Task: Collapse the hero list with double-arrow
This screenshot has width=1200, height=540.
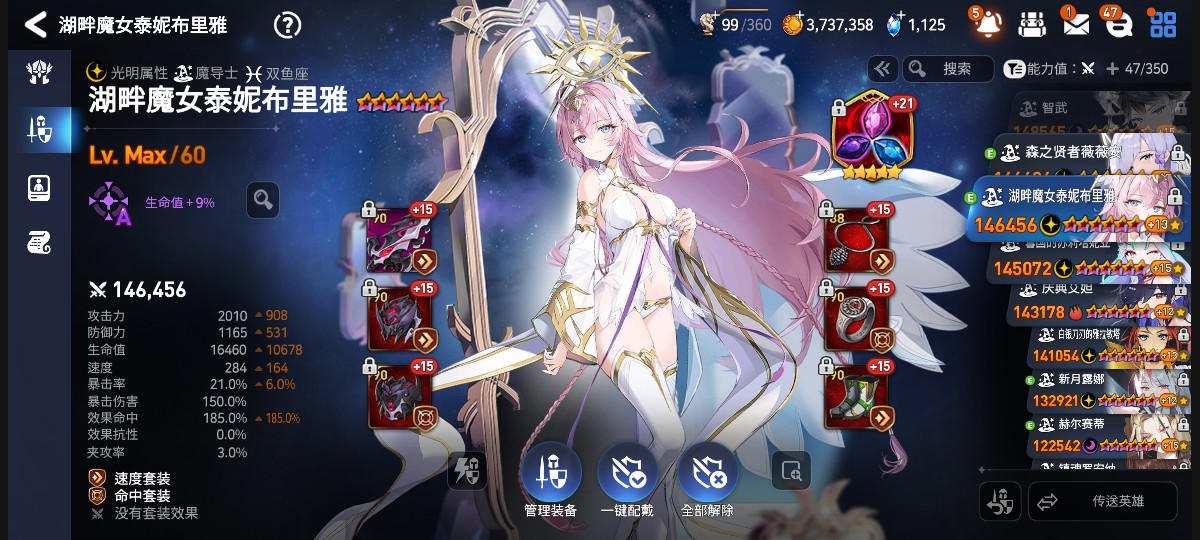Action: tap(882, 69)
